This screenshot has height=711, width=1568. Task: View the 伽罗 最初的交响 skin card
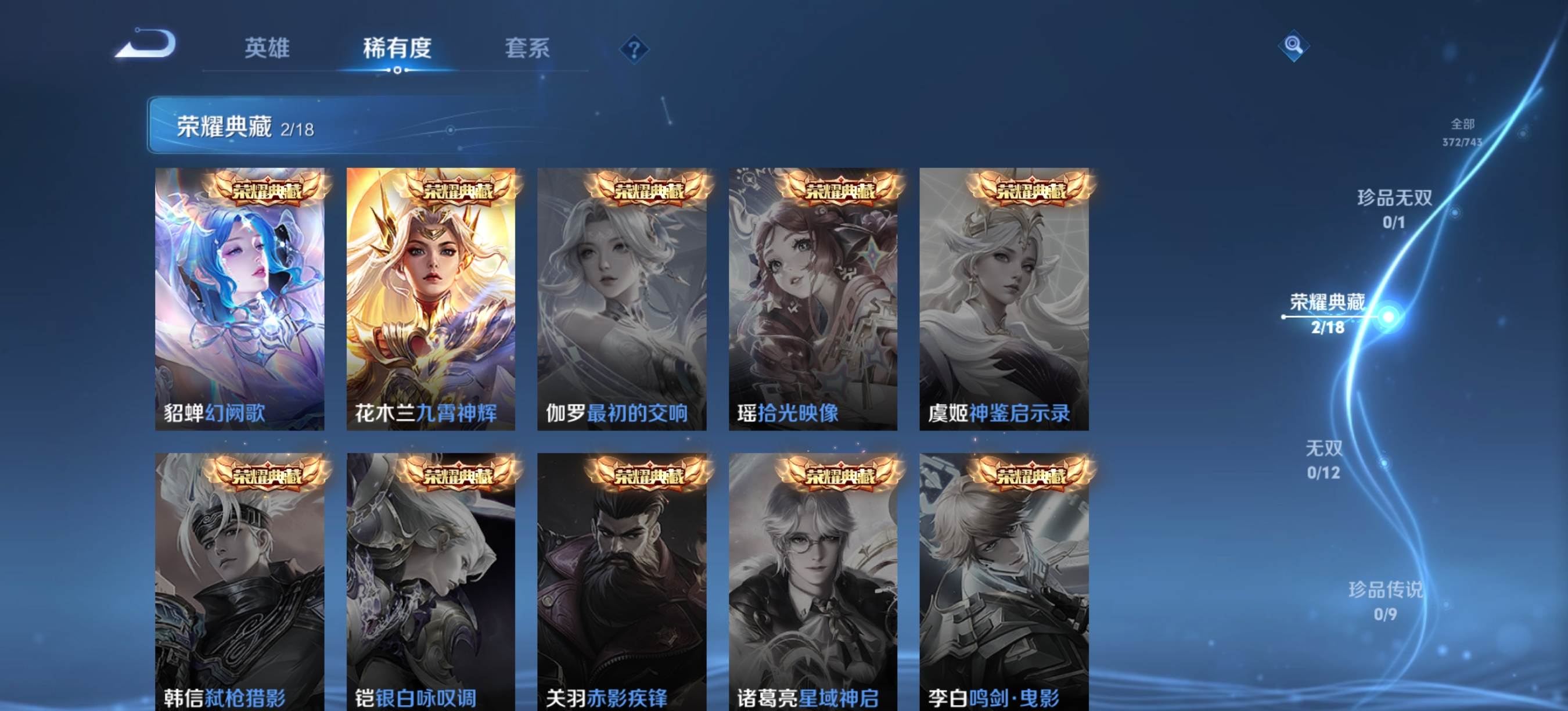(621, 299)
